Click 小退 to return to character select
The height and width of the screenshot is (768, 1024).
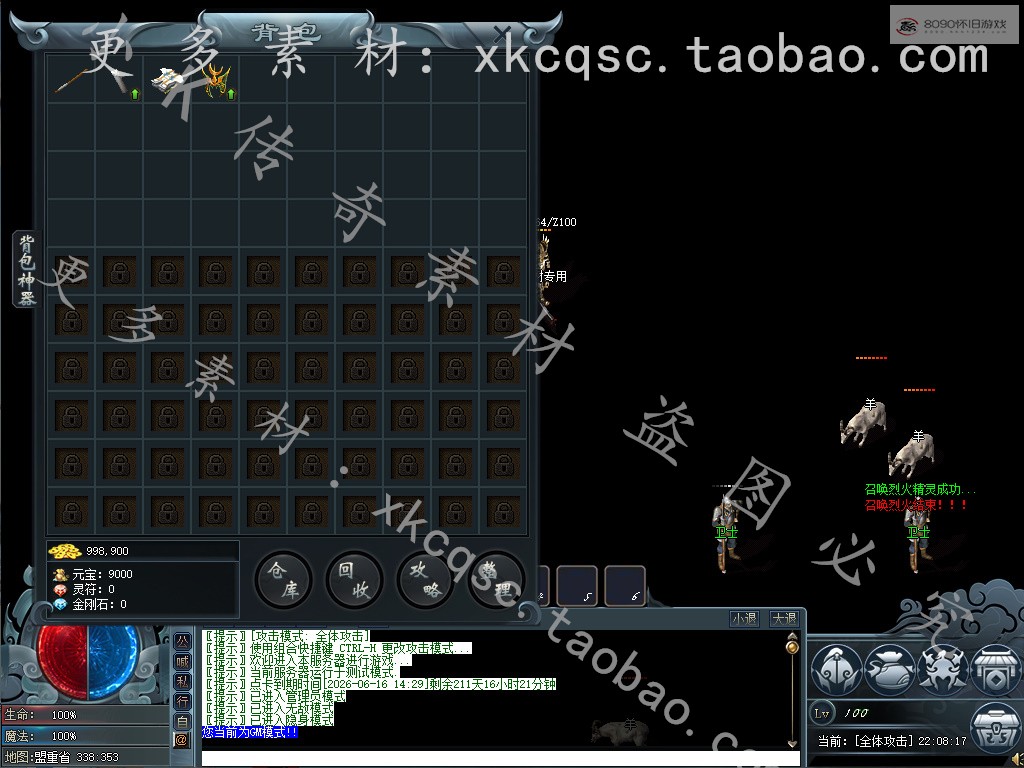tap(744, 619)
